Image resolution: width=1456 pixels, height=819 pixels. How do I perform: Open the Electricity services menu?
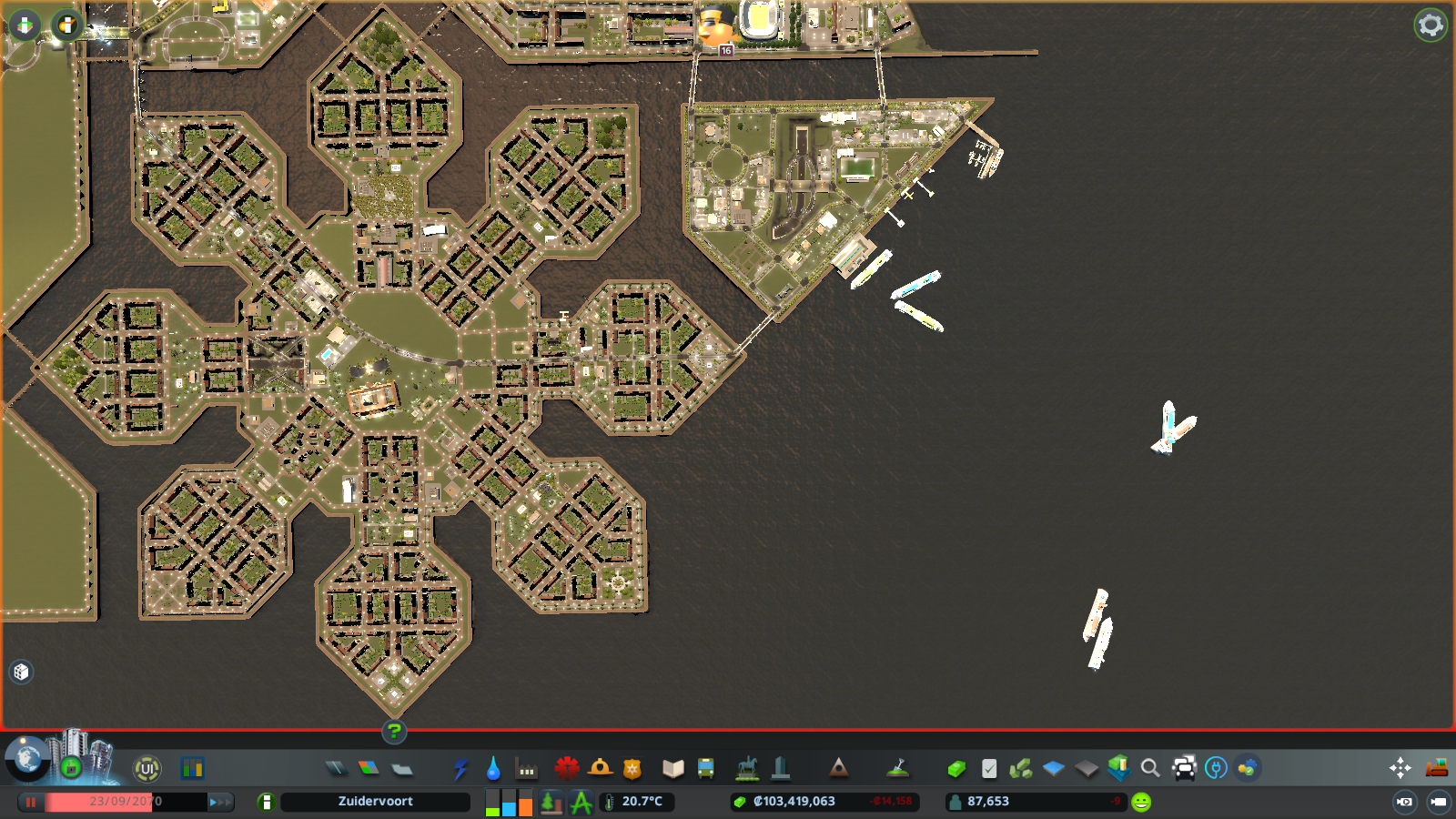click(x=460, y=769)
